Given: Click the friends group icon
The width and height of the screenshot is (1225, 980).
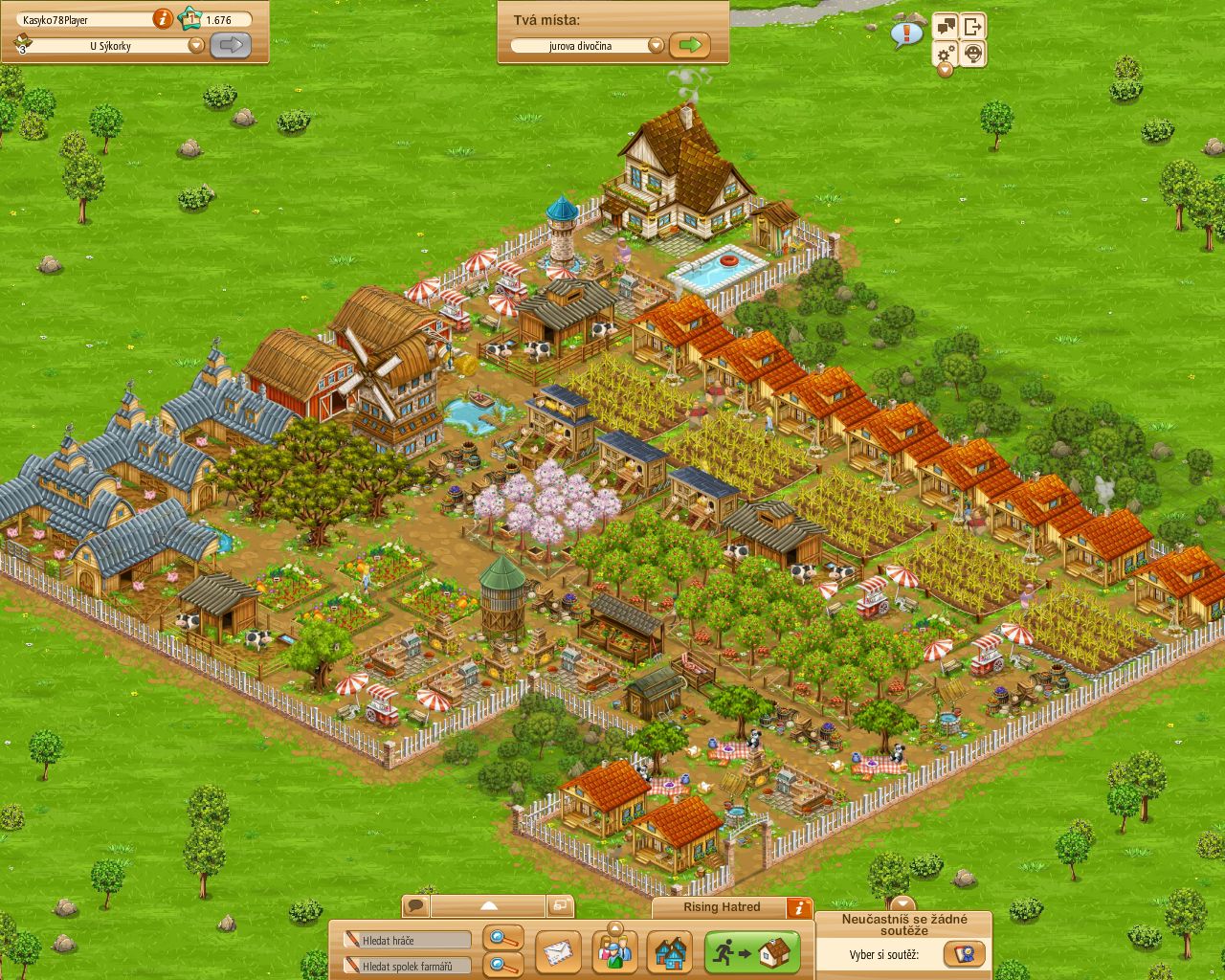Looking at the screenshot, I should tap(614, 952).
